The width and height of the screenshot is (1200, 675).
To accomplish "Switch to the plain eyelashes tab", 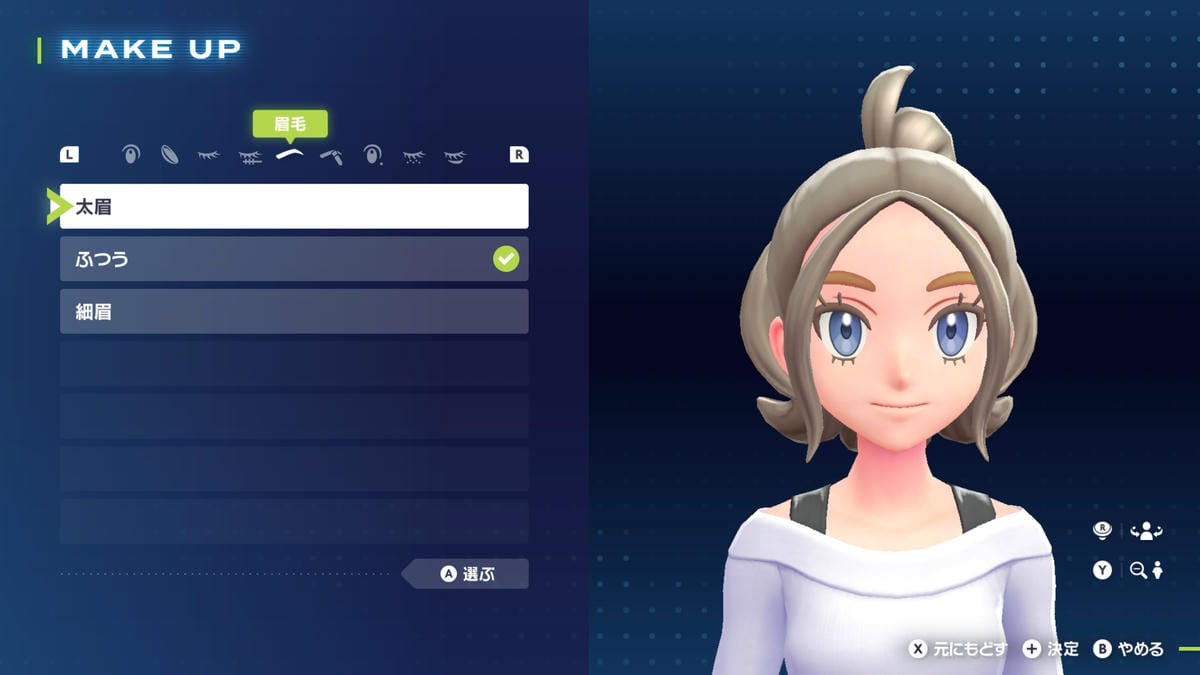I will pos(209,155).
